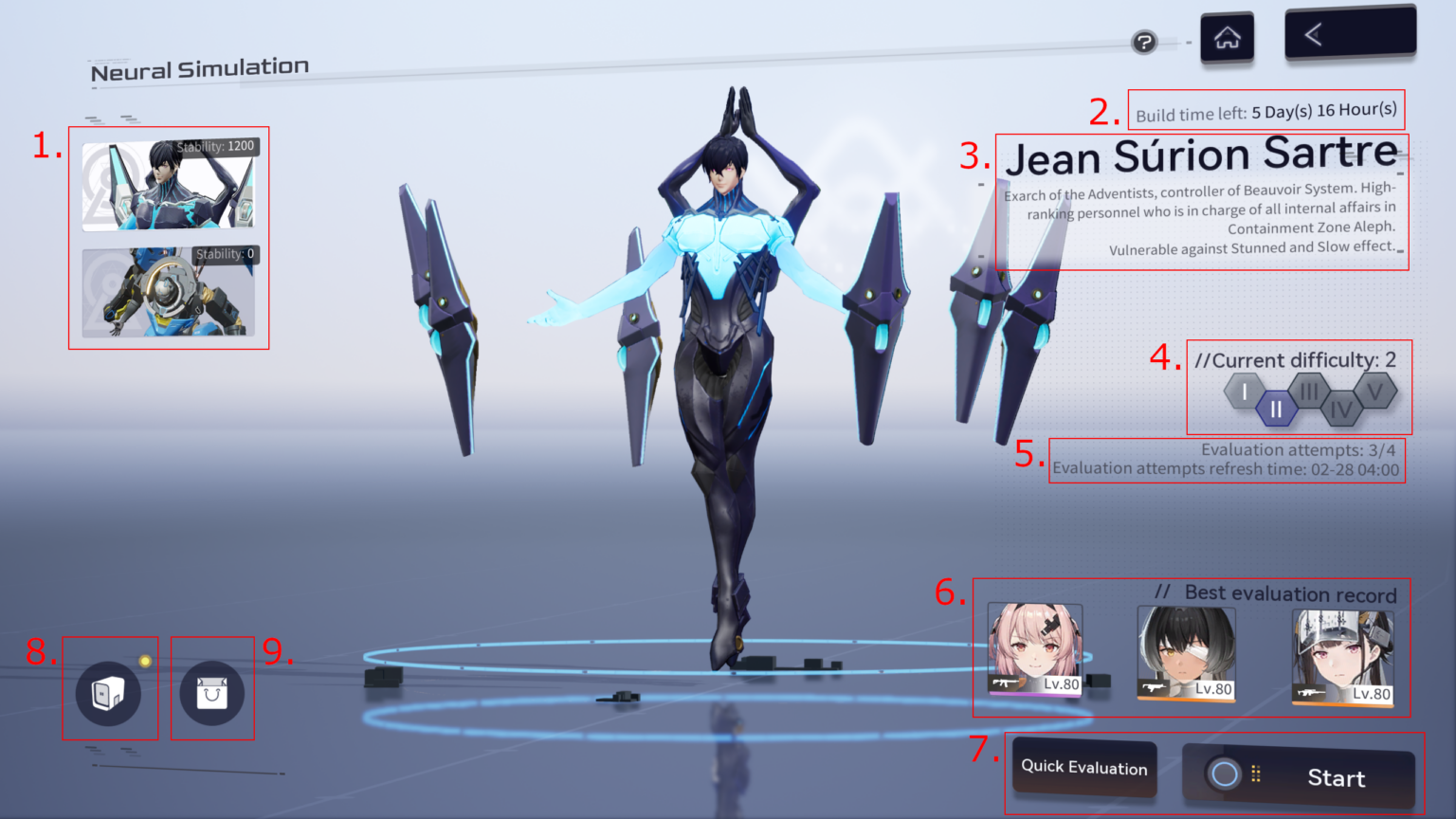
Task: Select difficulty I hexagon
Action: coord(1243,391)
